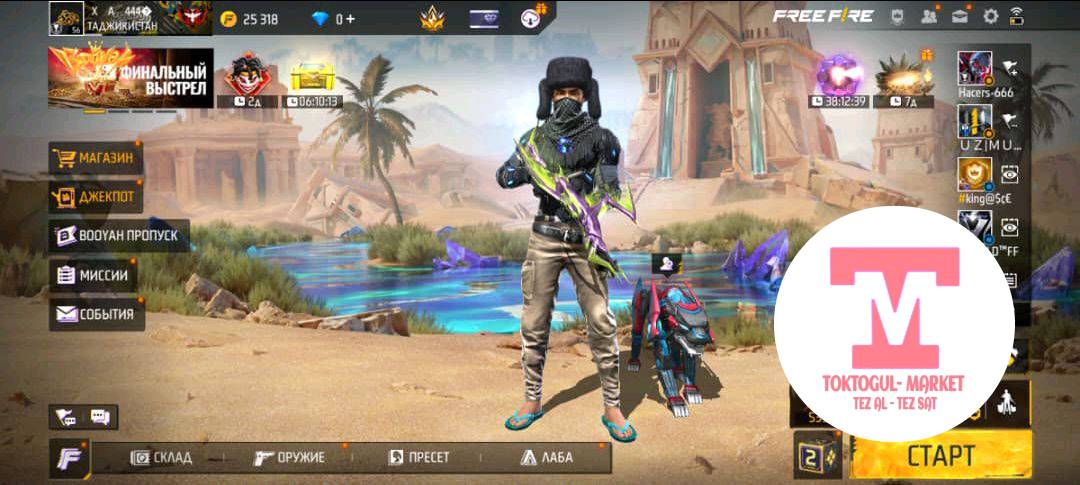Open the Магазин shop menu

click(x=95, y=158)
